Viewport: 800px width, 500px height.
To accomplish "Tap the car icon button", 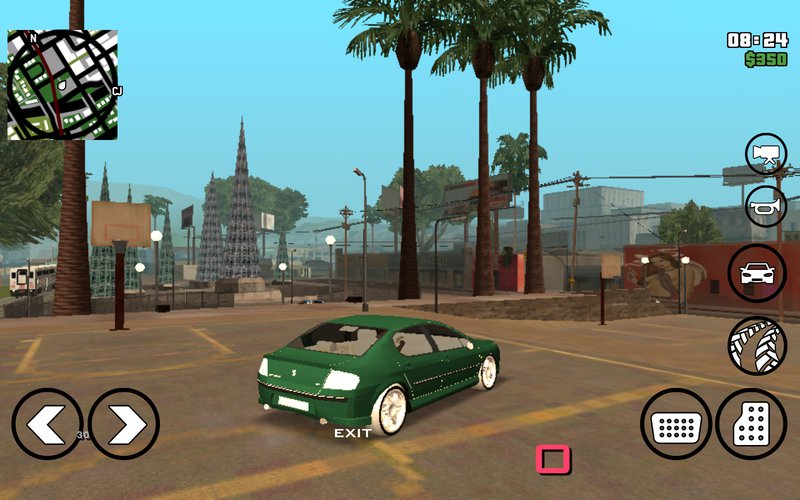I will pos(757,273).
